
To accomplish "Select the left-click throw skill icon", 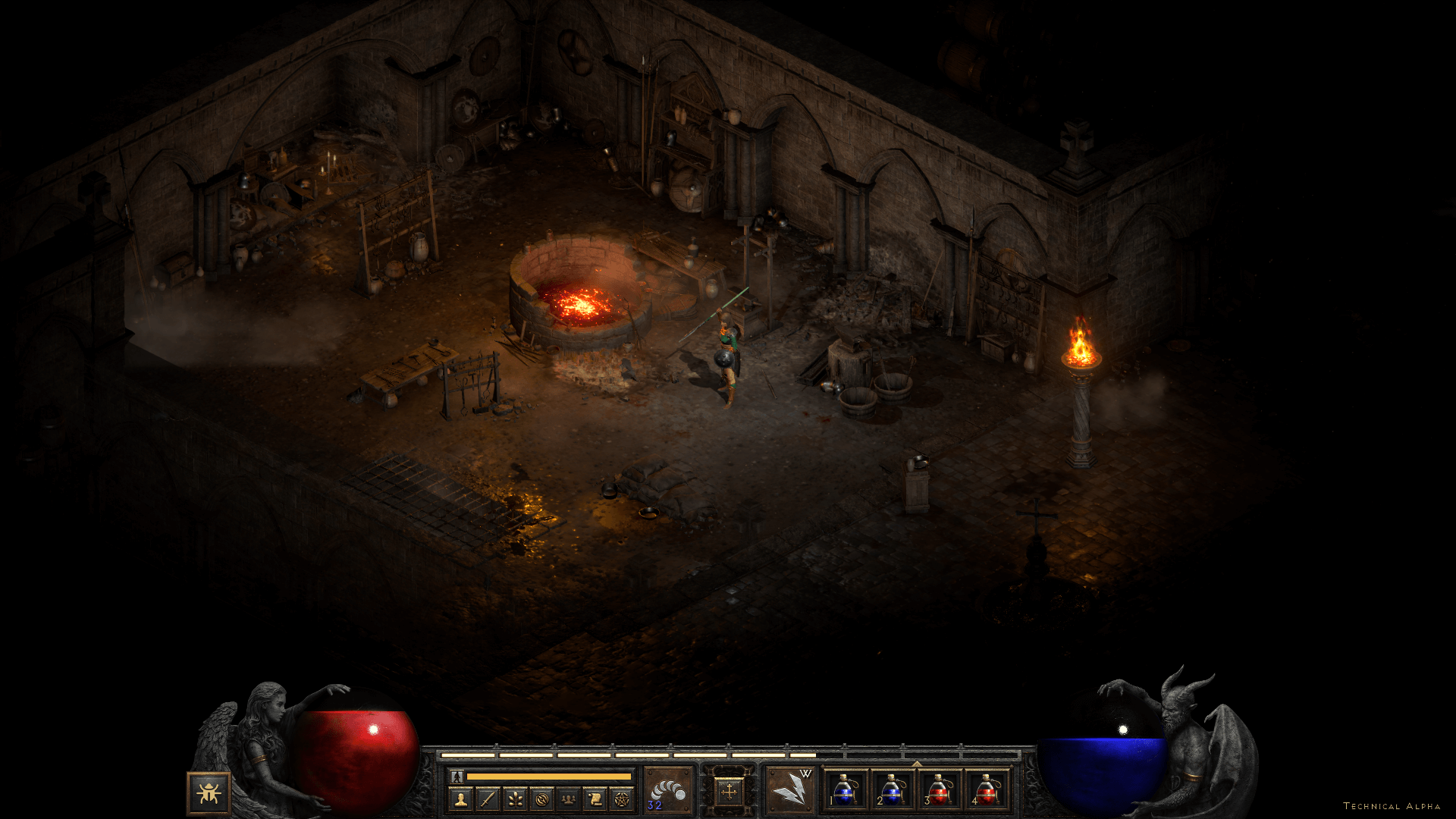I will click(x=668, y=790).
